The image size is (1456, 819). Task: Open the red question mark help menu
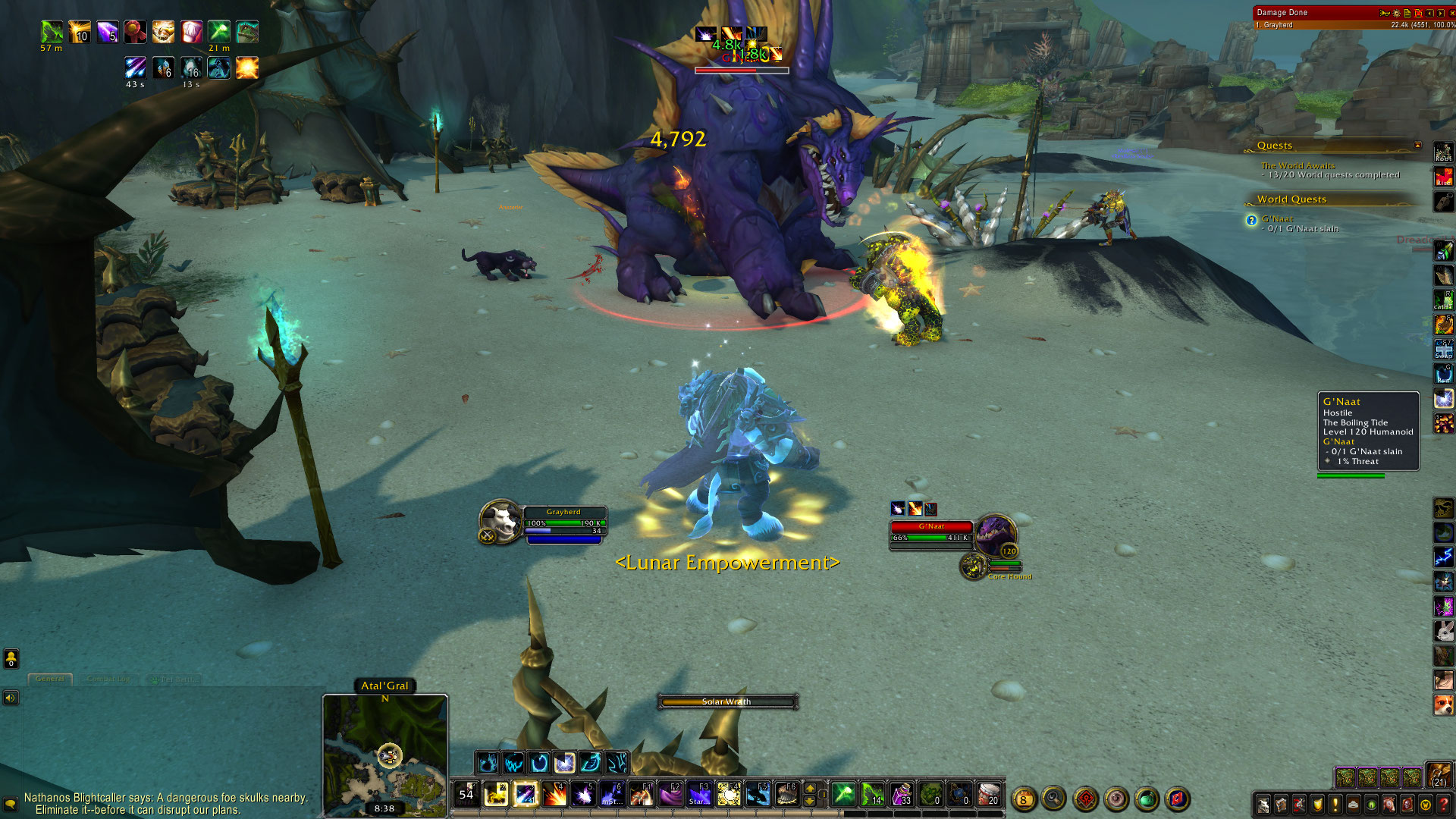1444,805
